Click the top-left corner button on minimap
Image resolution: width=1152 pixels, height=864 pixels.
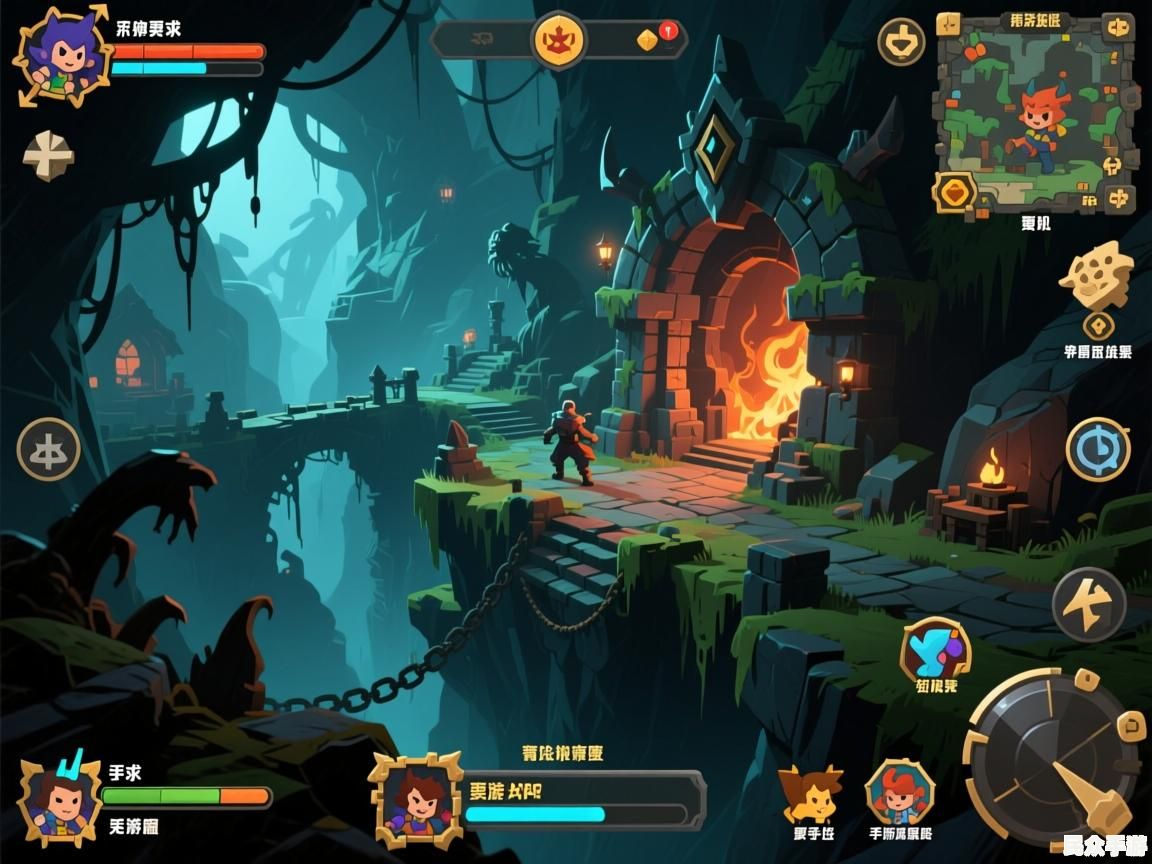click(948, 24)
